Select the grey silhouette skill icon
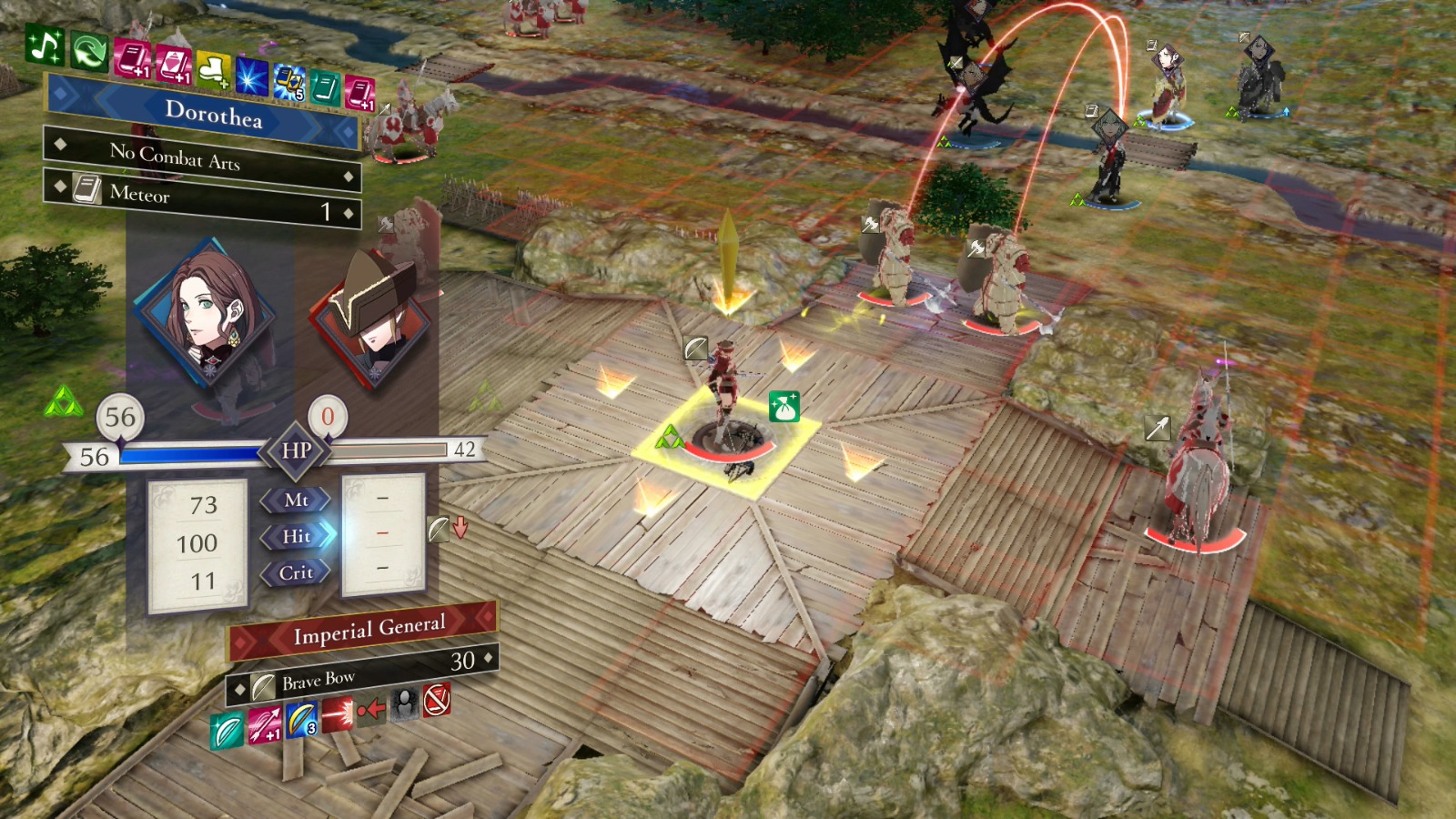 tap(404, 703)
